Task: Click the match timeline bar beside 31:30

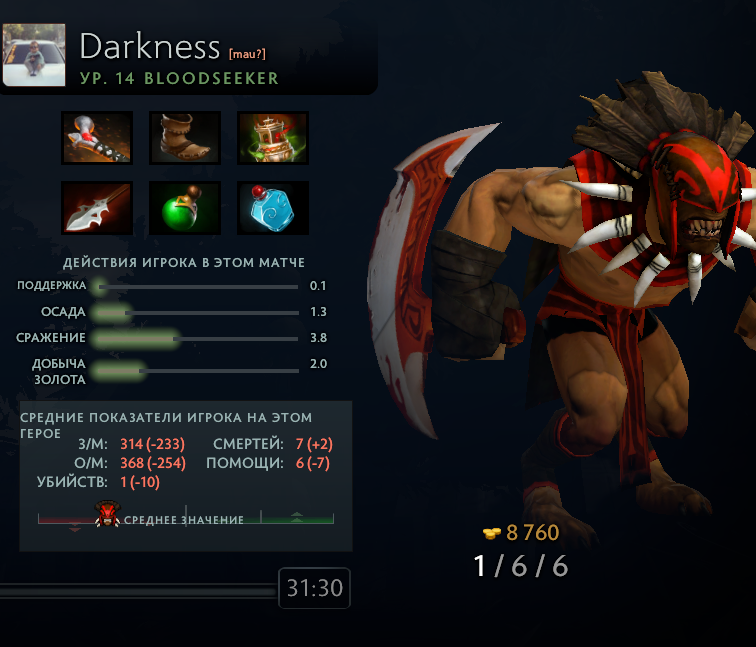Action: 138,592
